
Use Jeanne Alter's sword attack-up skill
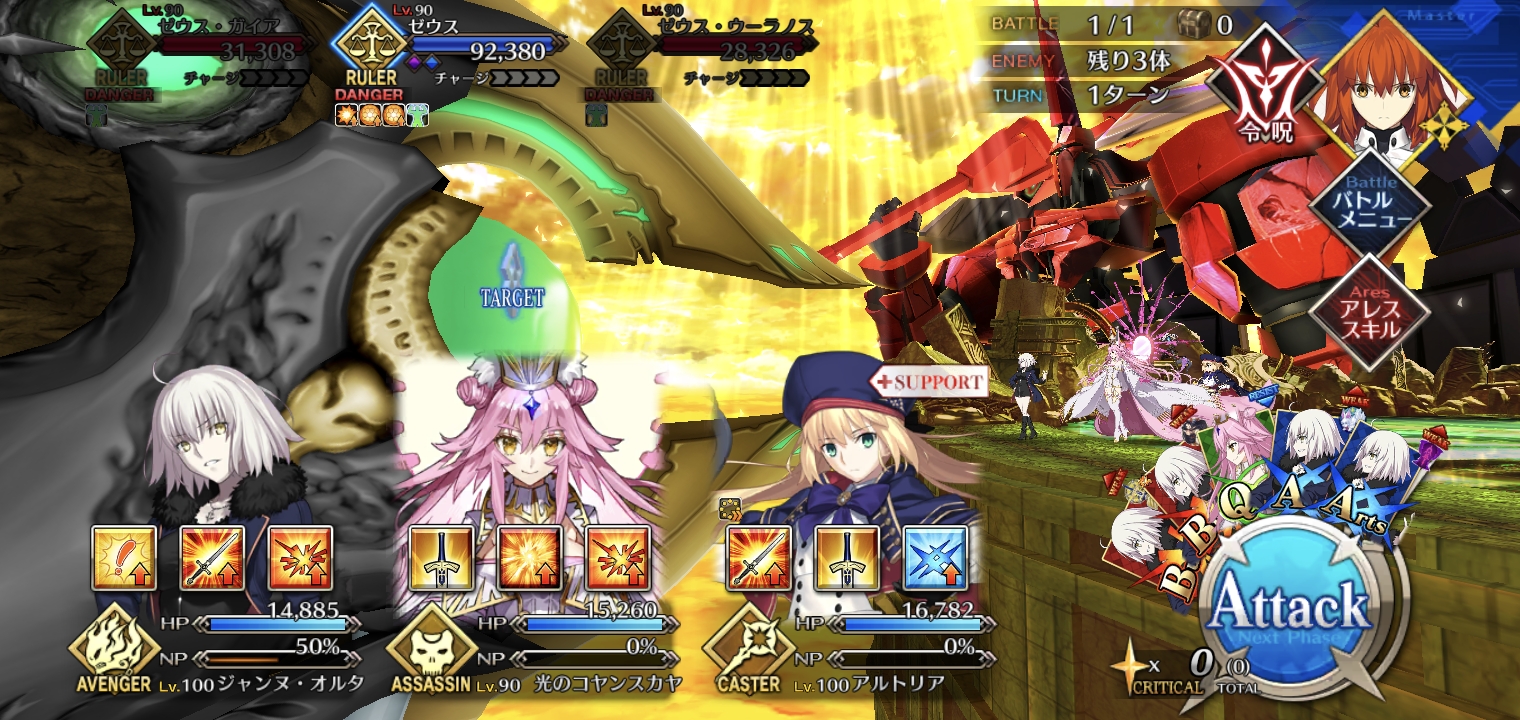click(212, 557)
